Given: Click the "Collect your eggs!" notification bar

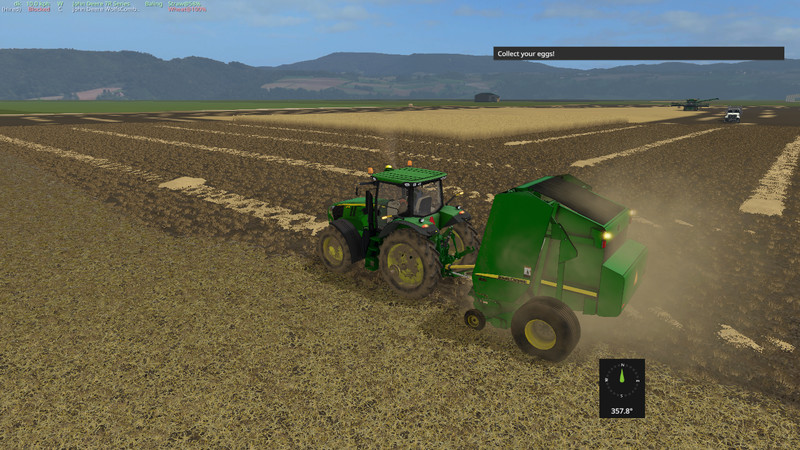Looking at the screenshot, I should [x=638, y=53].
